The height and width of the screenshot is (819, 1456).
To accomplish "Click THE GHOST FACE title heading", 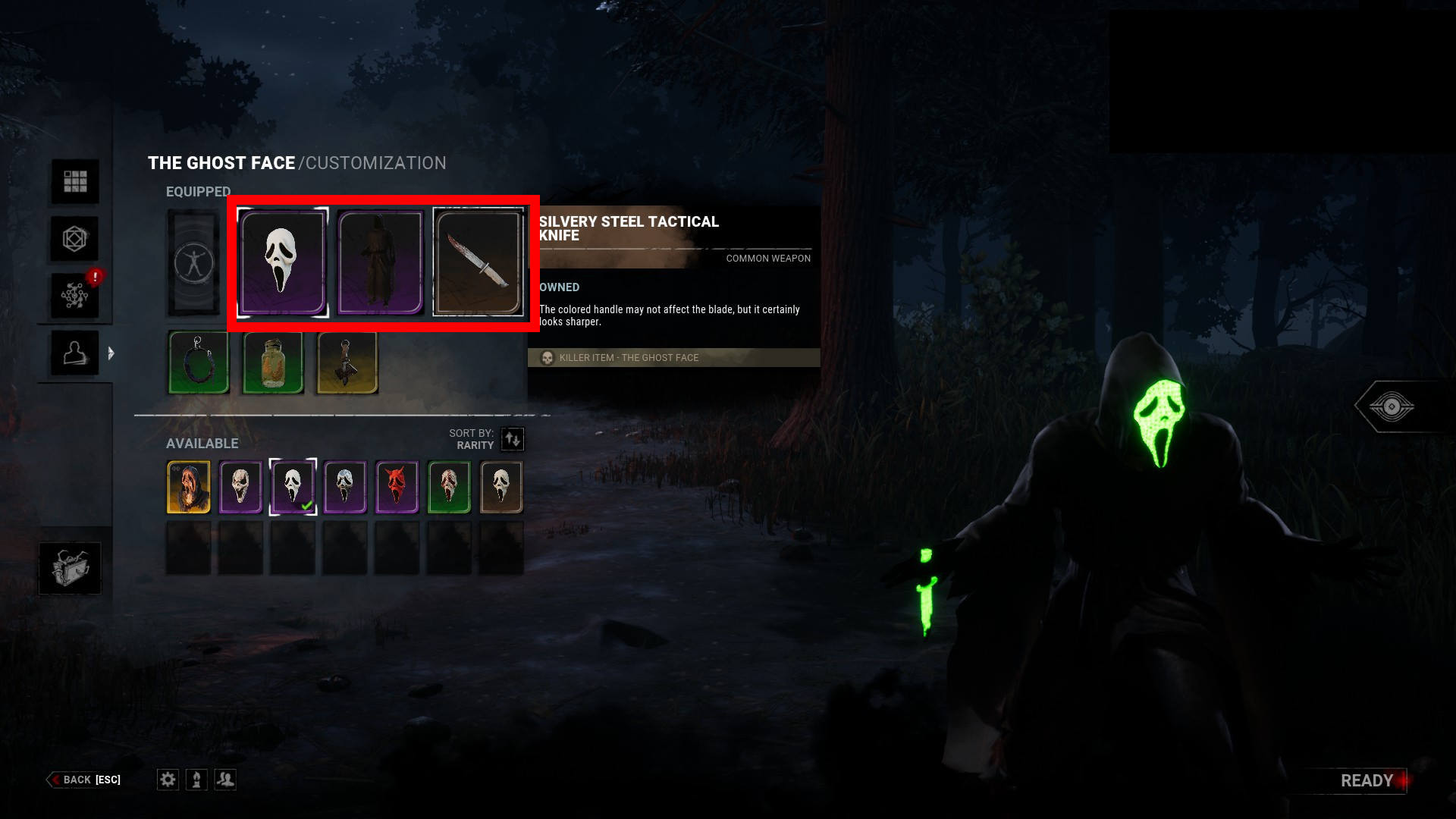I will (x=221, y=162).
